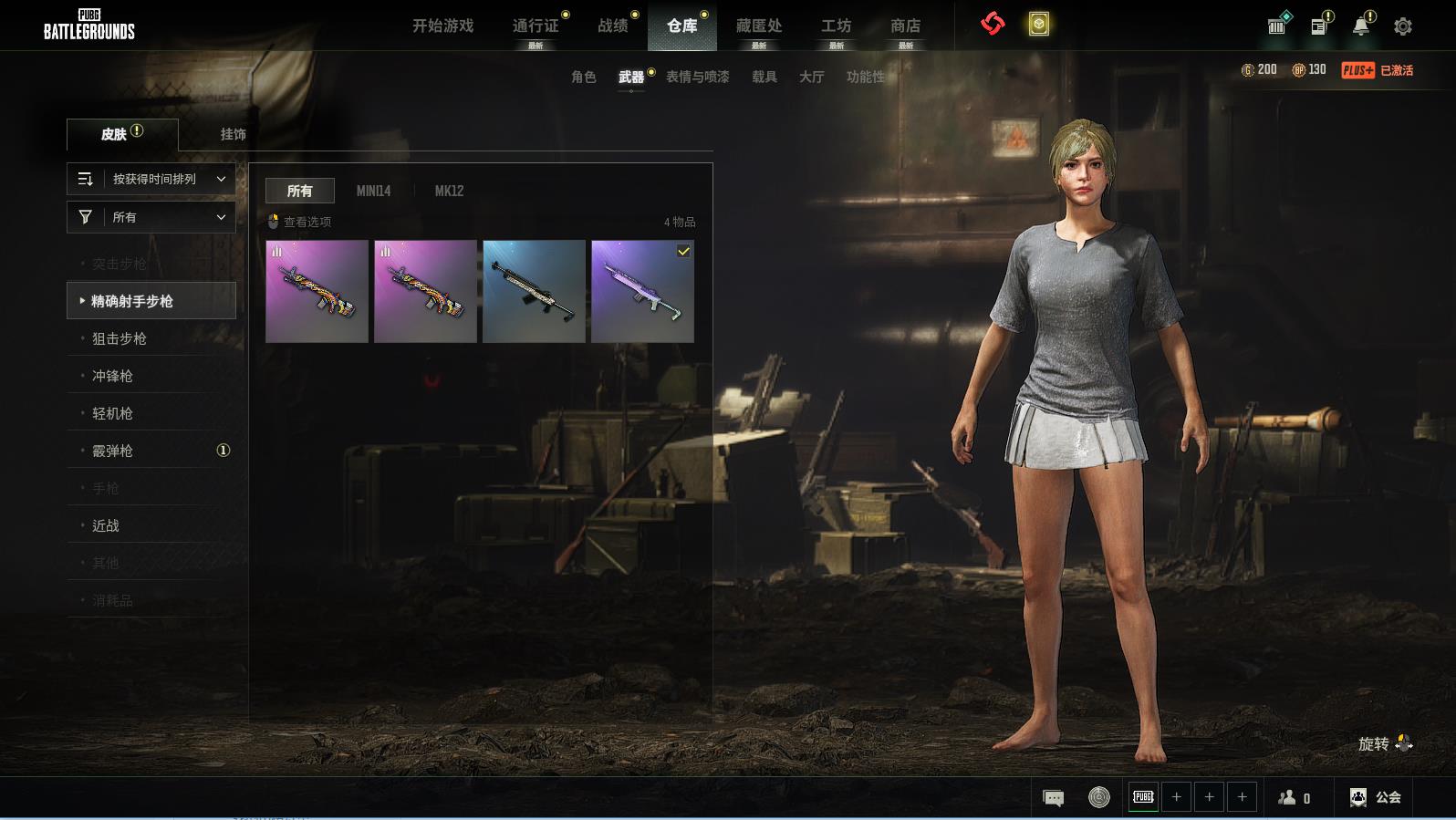This screenshot has width=1456, height=820.
Task: Pick the blue-background rifle skin
Action: (x=534, y=291)
